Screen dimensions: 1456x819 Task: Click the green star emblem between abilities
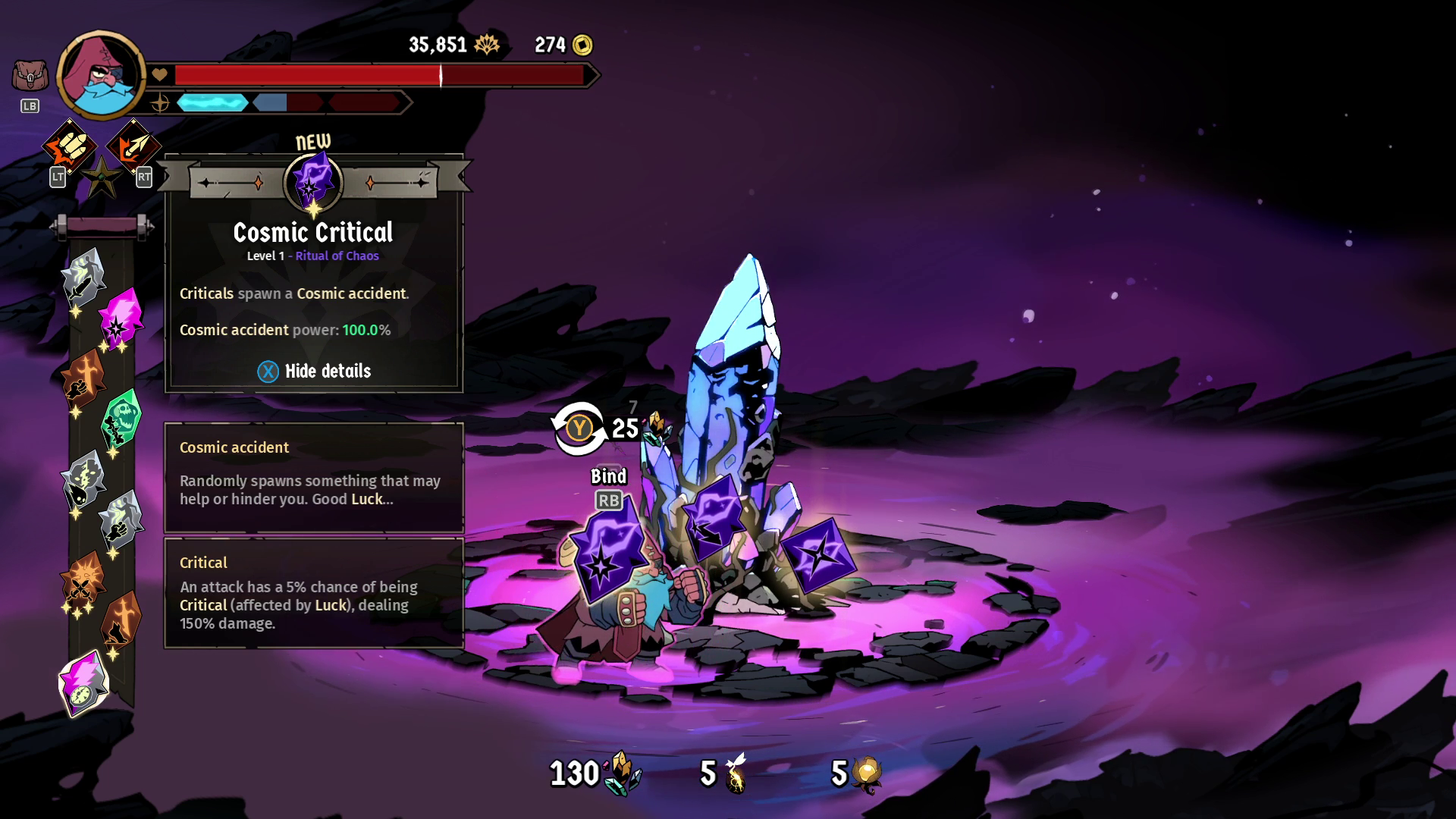coord(102,177)
